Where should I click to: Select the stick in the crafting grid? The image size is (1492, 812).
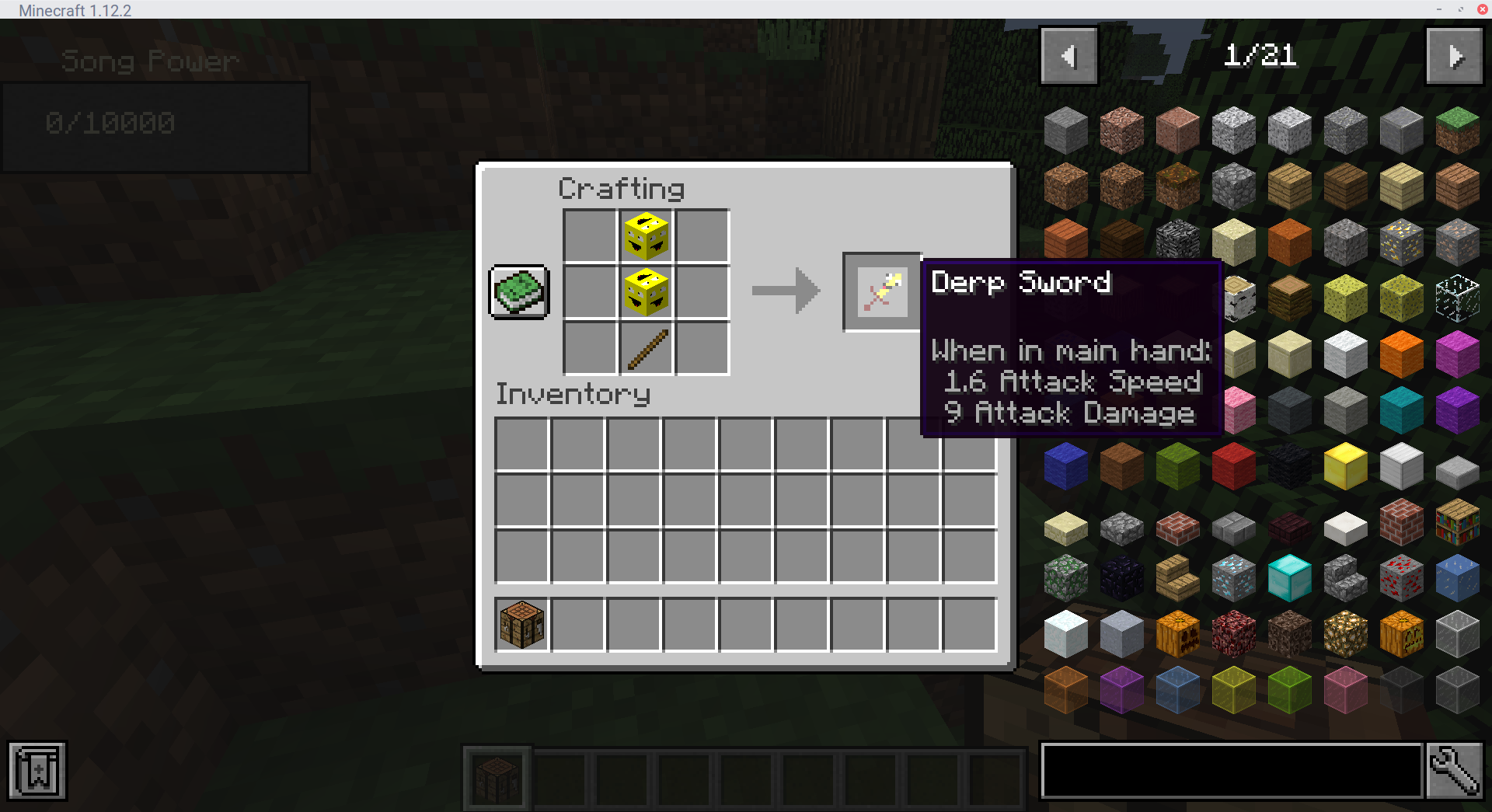click(645, 348)
